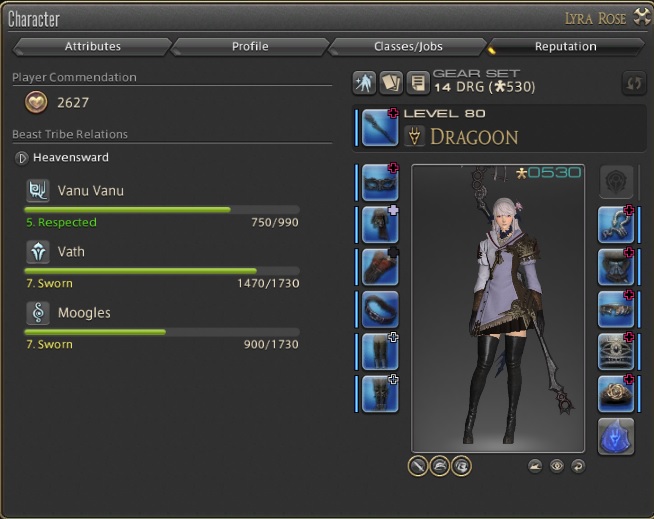This screenshot has height=519, width=654.
Task: Select the blue soul crystal slot
Action: (x=616, y=437)
